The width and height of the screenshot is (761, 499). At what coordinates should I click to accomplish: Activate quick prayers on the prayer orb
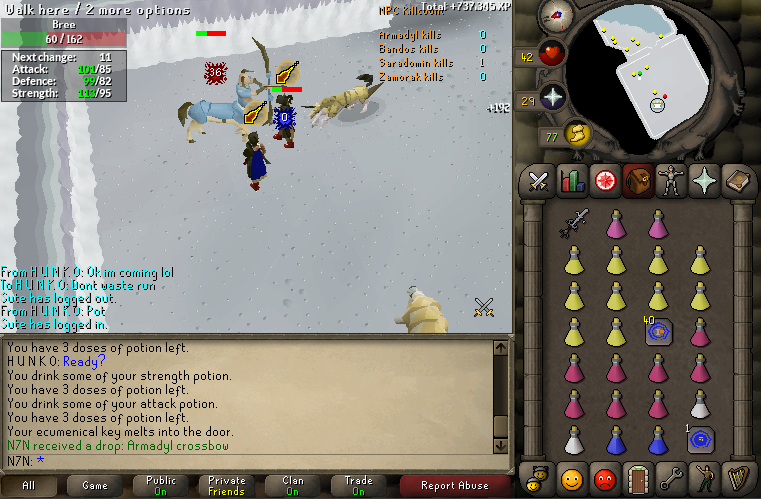tap(554, 97)
